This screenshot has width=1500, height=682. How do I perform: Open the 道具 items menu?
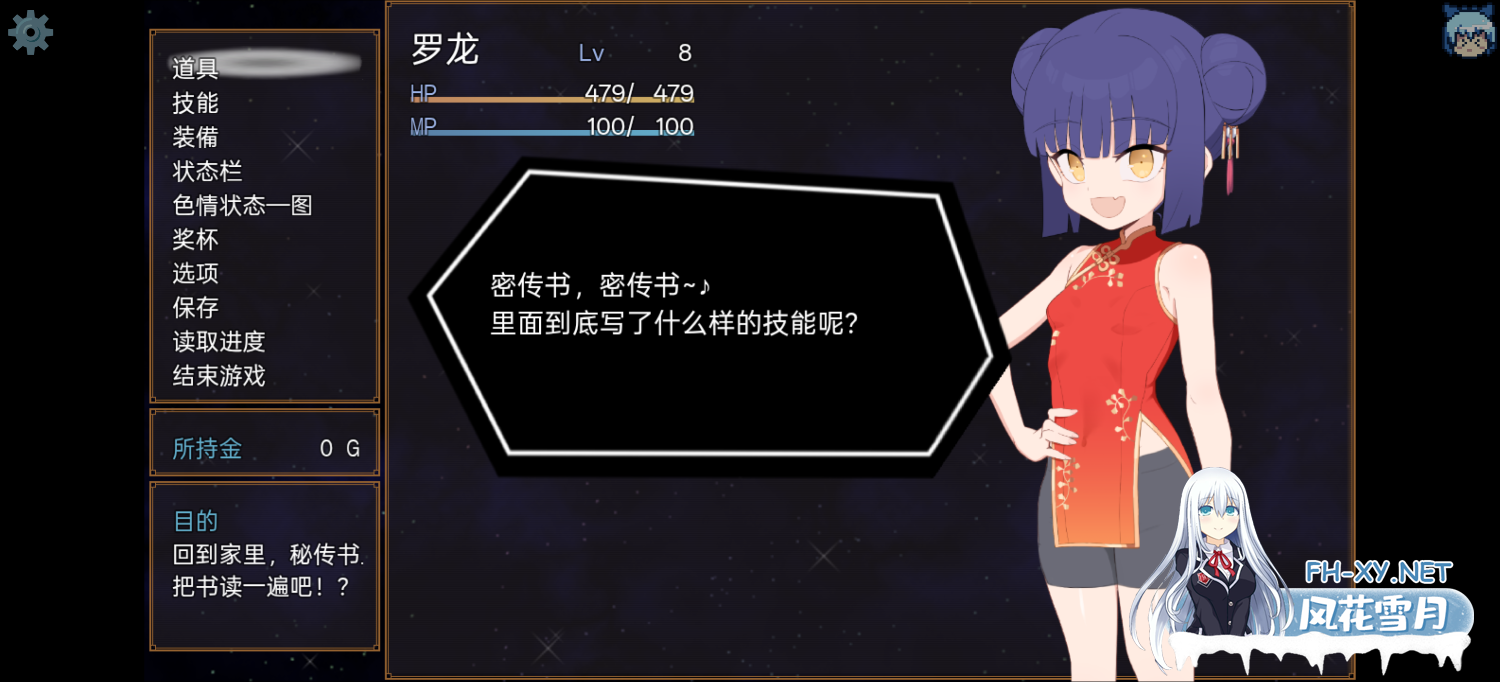pyautogui.click(x=196, y=68)
